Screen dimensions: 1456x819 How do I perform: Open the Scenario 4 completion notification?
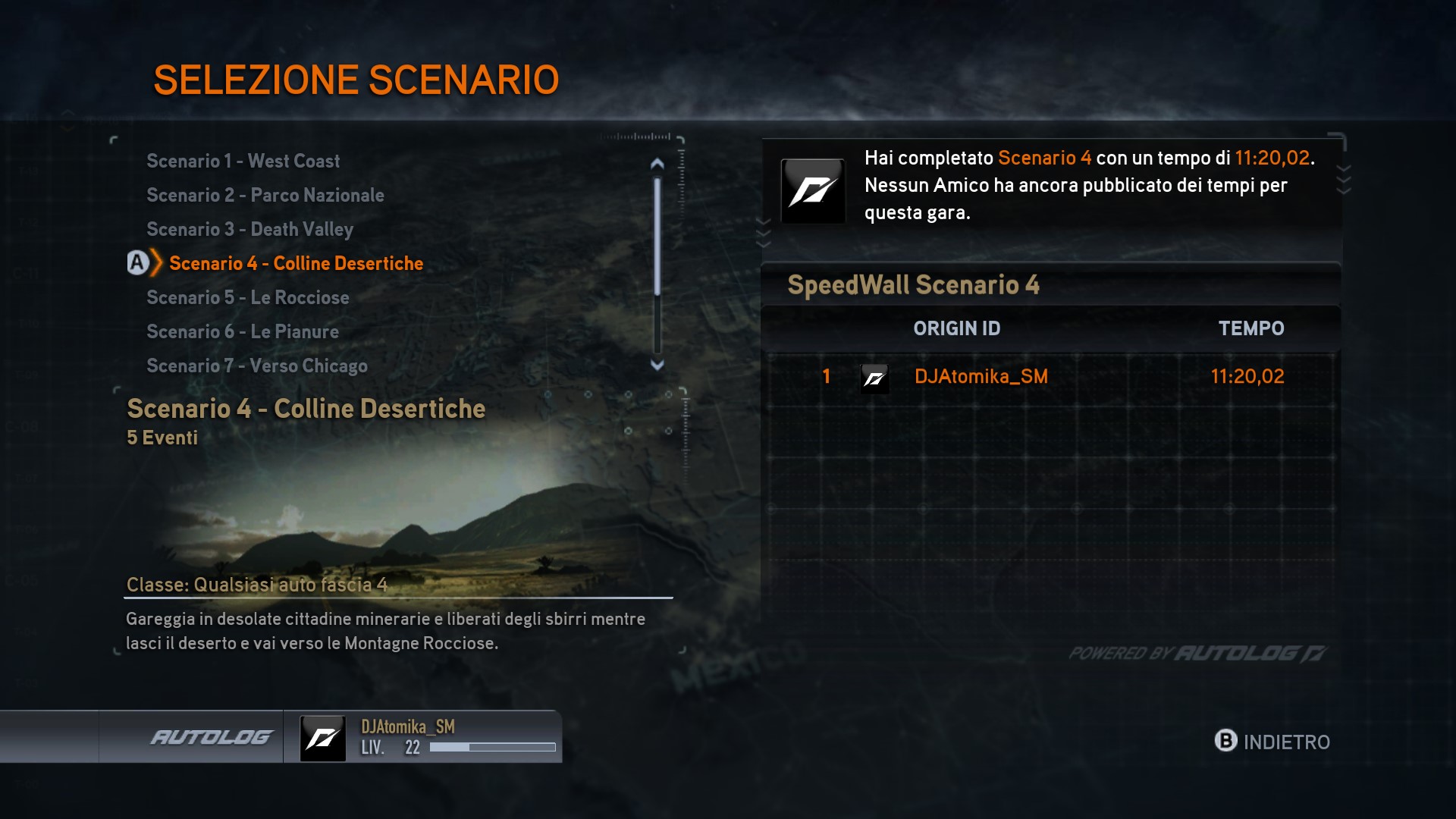point(1052,186)
